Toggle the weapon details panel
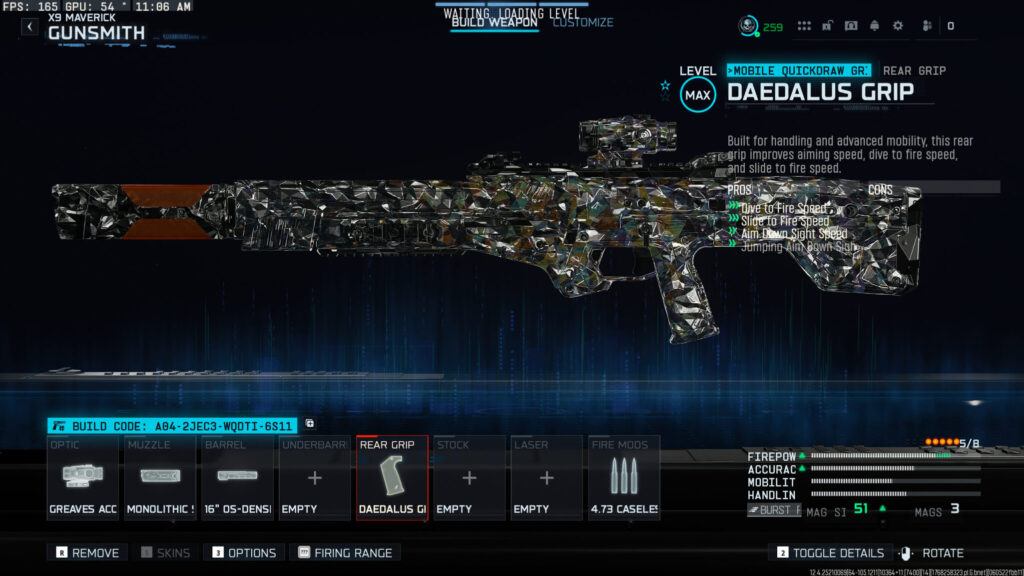This screenshot has width=1024, height=576. (x=831, y=552)
